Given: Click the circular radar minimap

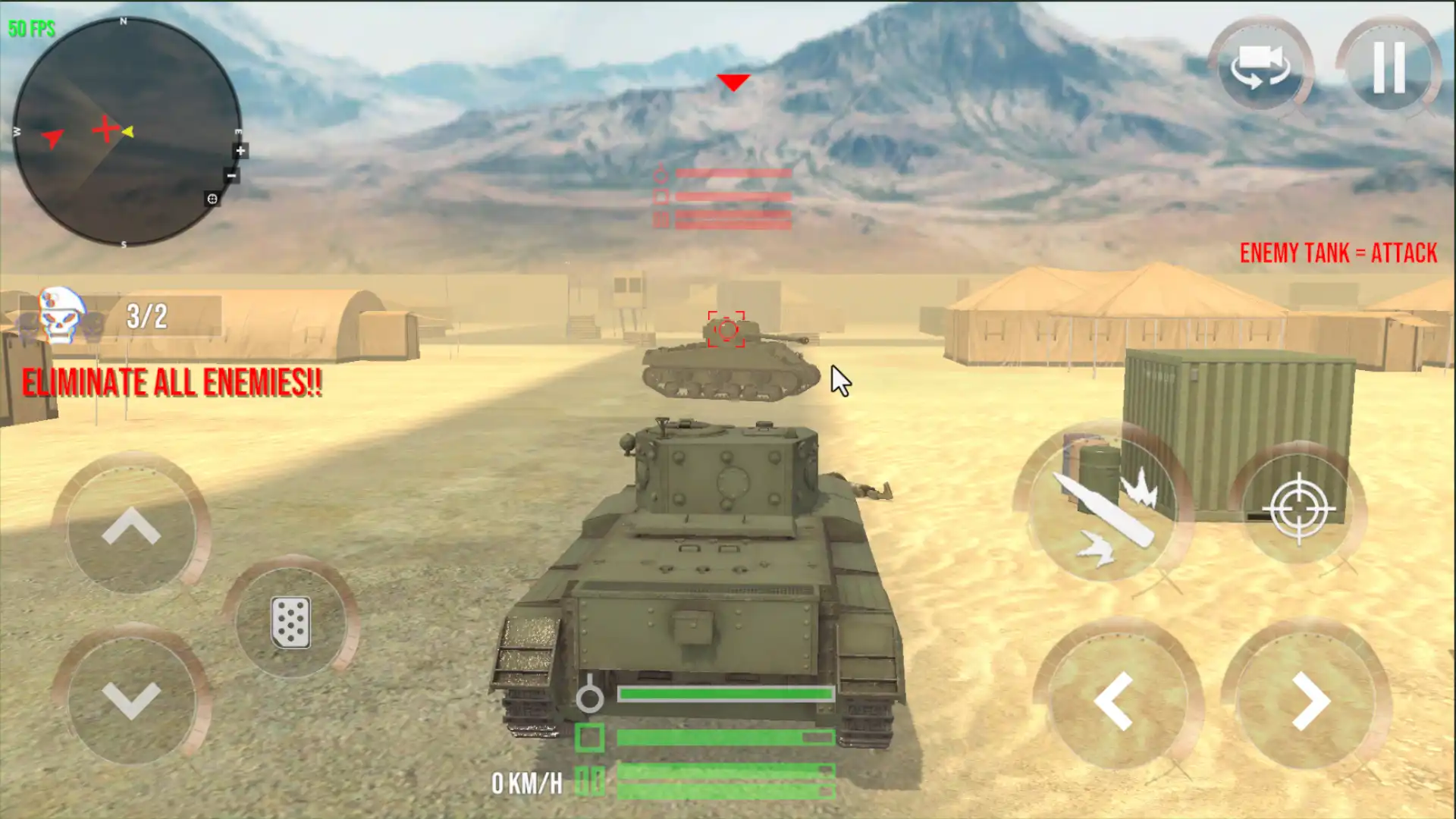Looking at the screenshot, I should [x=125, y=131].
